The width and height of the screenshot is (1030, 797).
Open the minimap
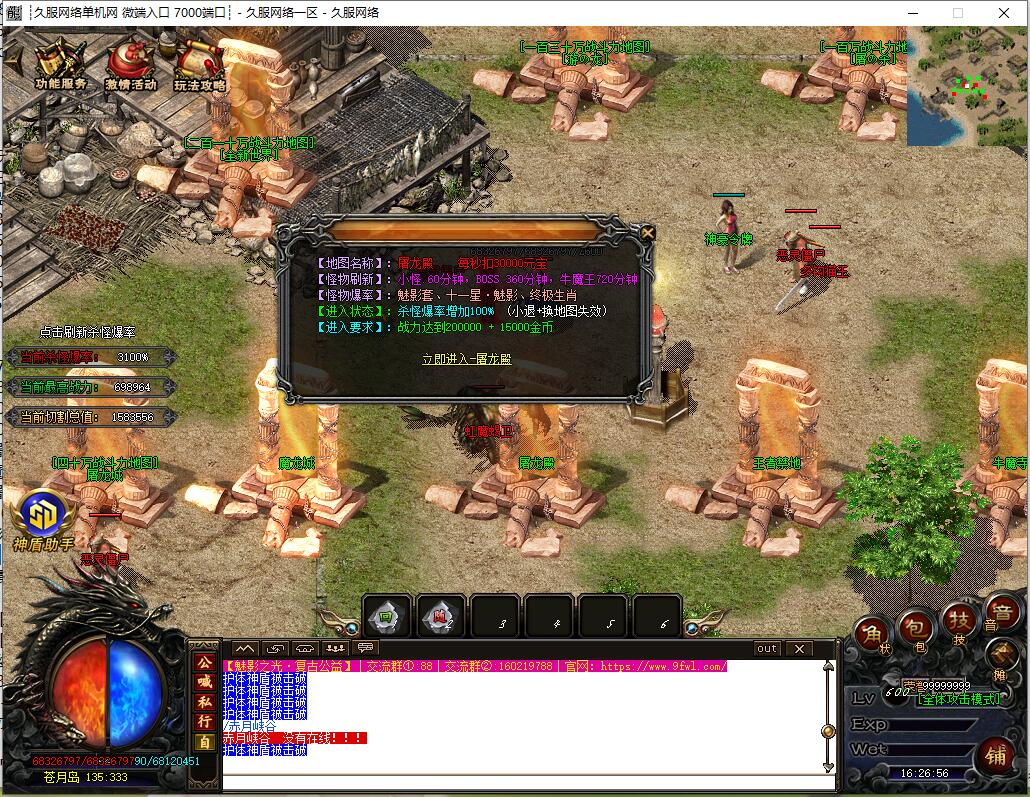point(967,87)
